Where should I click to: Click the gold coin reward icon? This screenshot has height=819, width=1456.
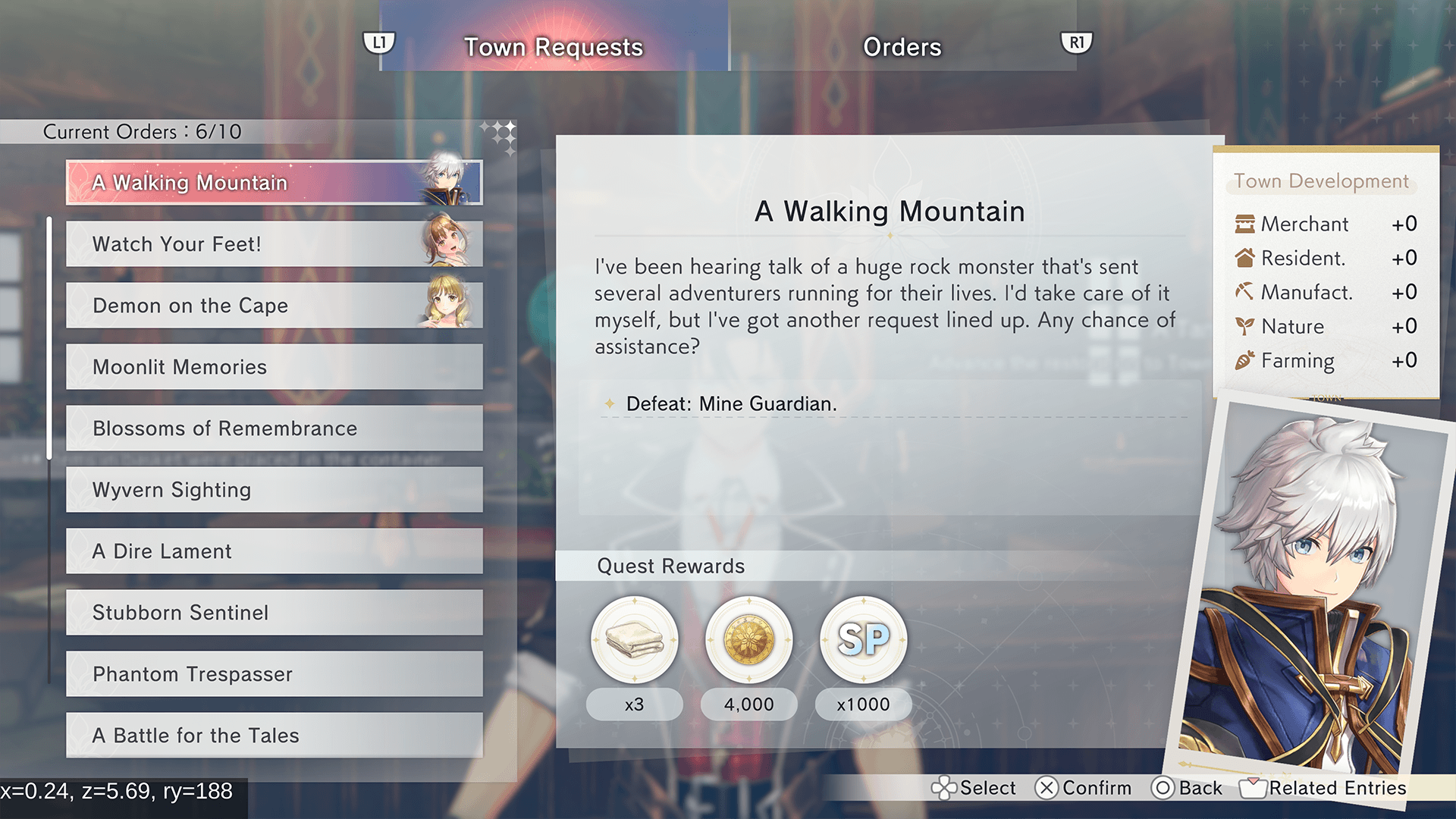point(749,640)
